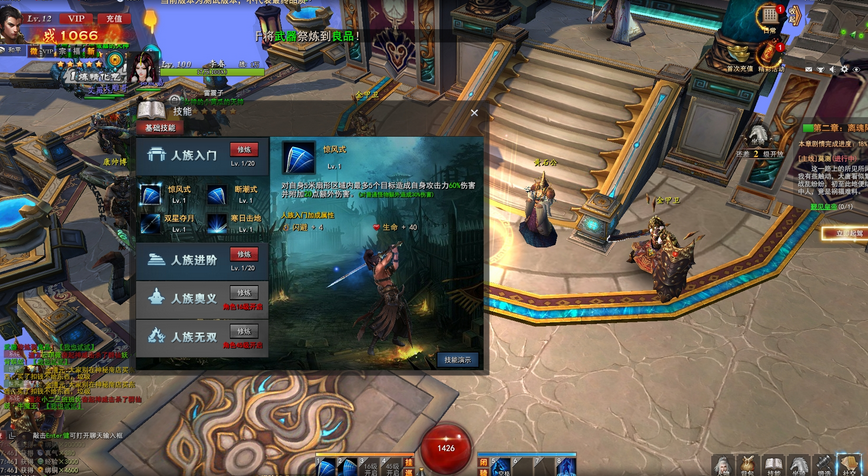The height and width of the screenshot is (476, 868).
Task: Train the 人族入门 skill with 修炼
Action: click(244, 150)
